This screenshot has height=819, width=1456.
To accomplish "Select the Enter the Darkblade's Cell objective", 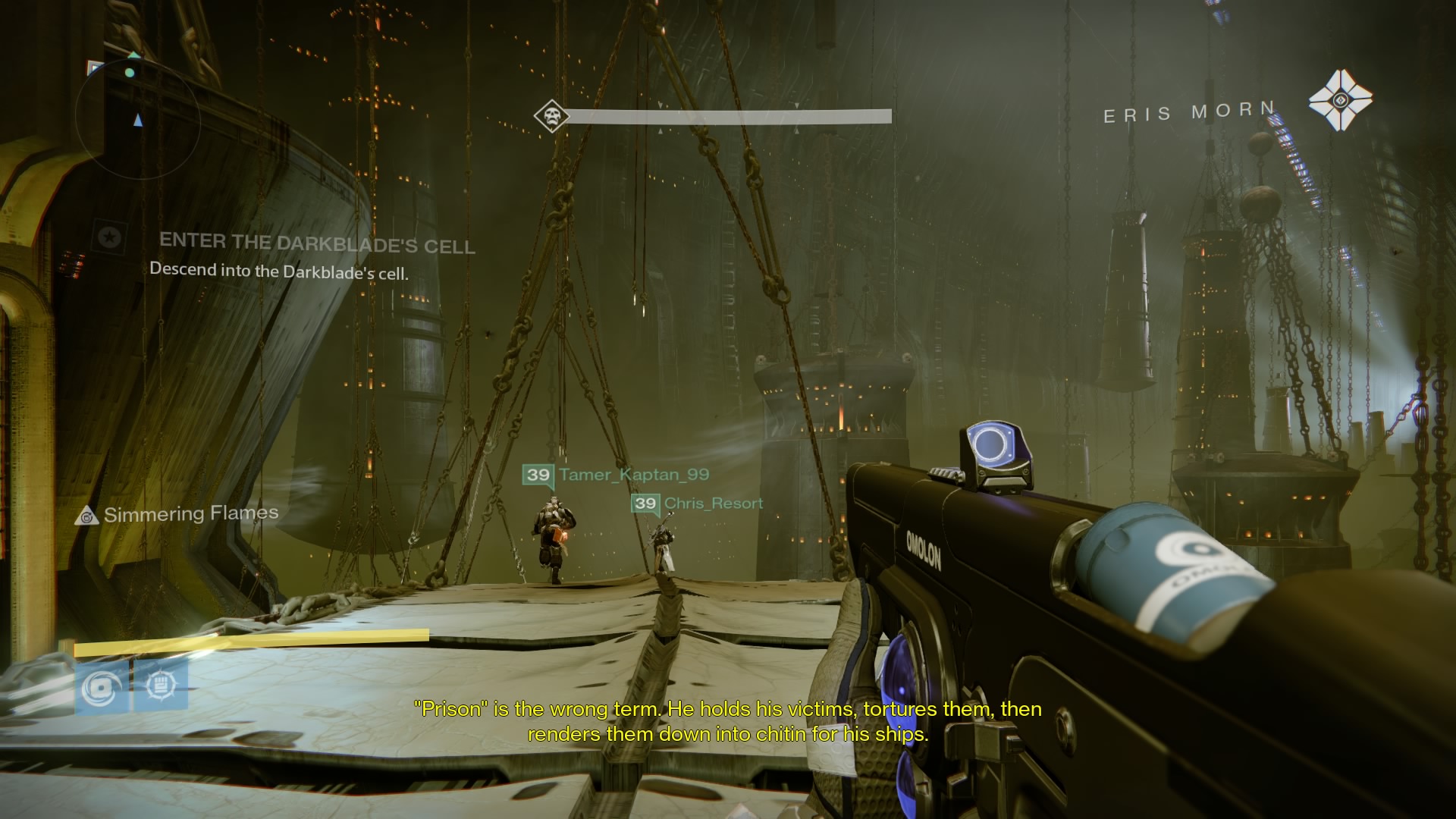I will click(x=317, y=243).
